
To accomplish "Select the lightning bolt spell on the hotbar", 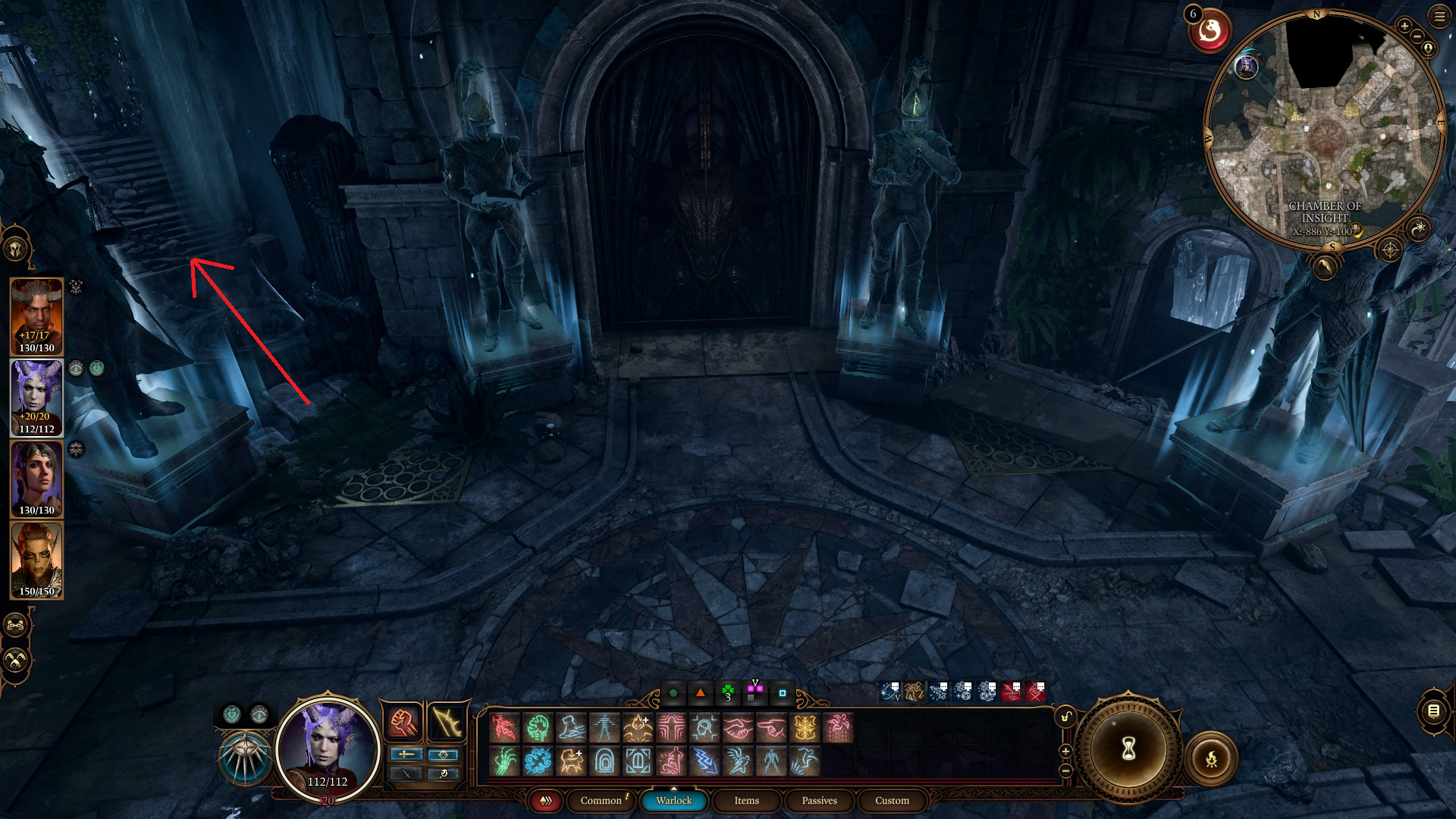I will 704,761.
